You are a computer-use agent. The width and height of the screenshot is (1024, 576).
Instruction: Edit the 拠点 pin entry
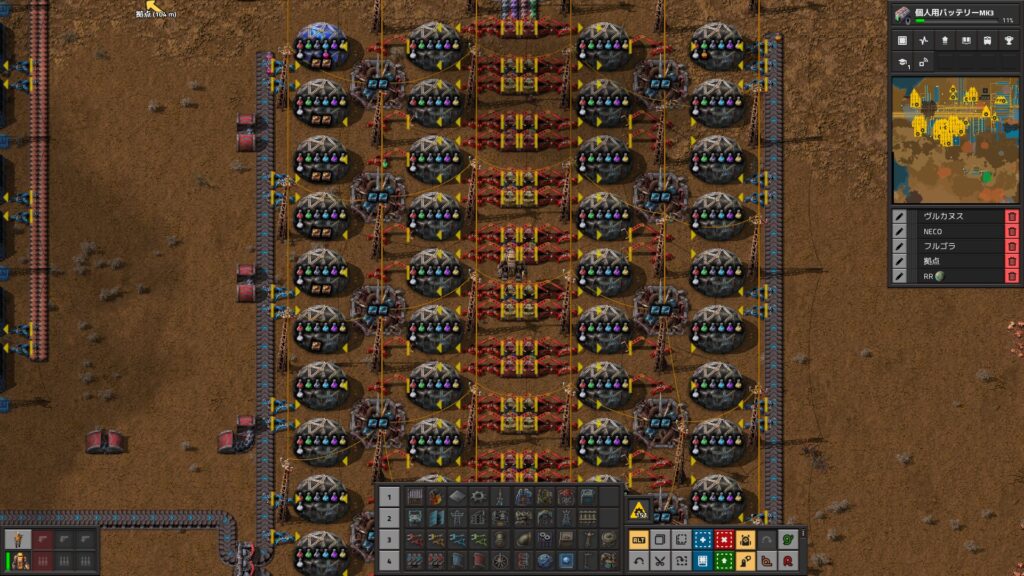900,261
